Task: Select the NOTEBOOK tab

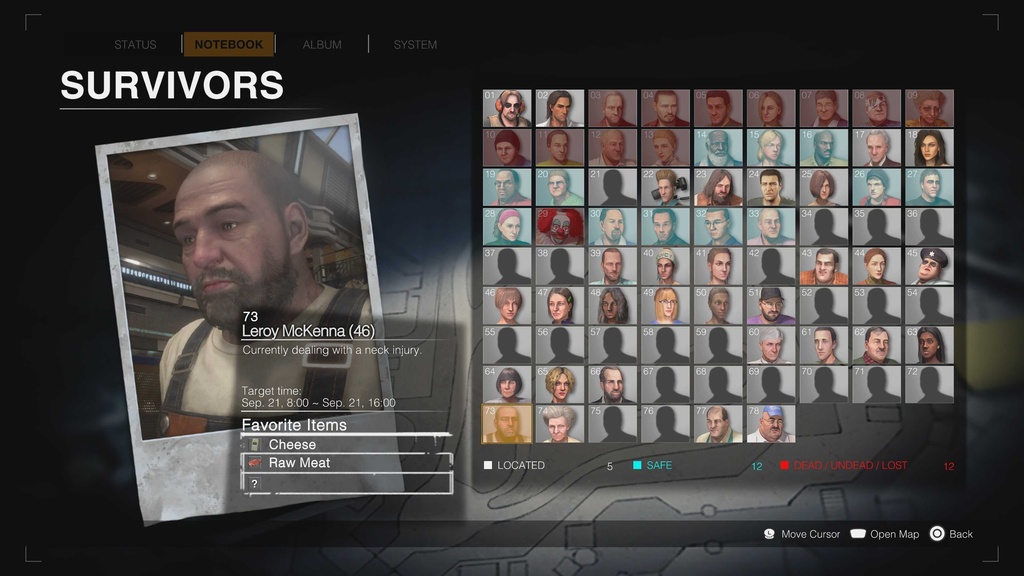Action: coord(228,45)
